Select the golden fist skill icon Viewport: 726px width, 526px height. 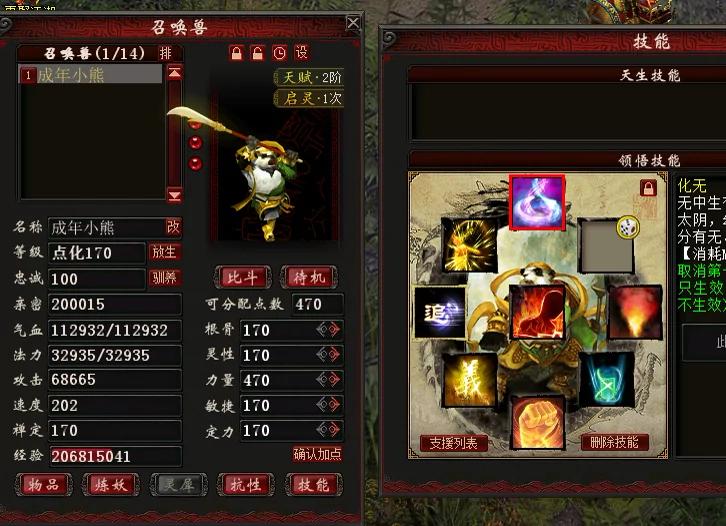coord(538,423)
